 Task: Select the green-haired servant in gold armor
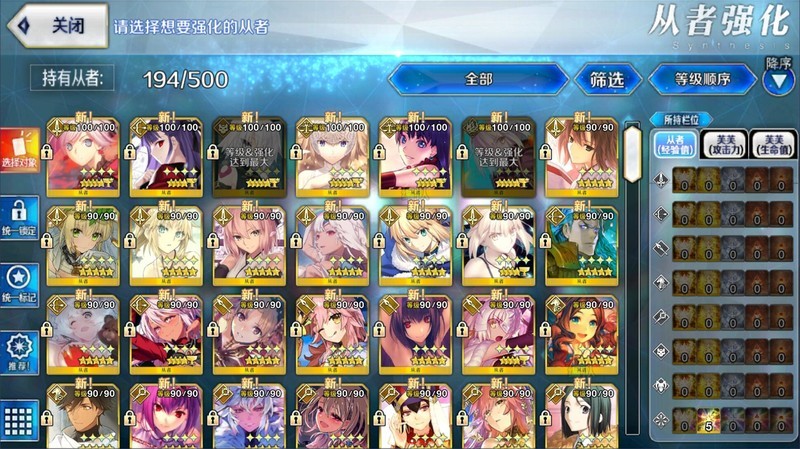pyautogui.click(x=581, y=243)
